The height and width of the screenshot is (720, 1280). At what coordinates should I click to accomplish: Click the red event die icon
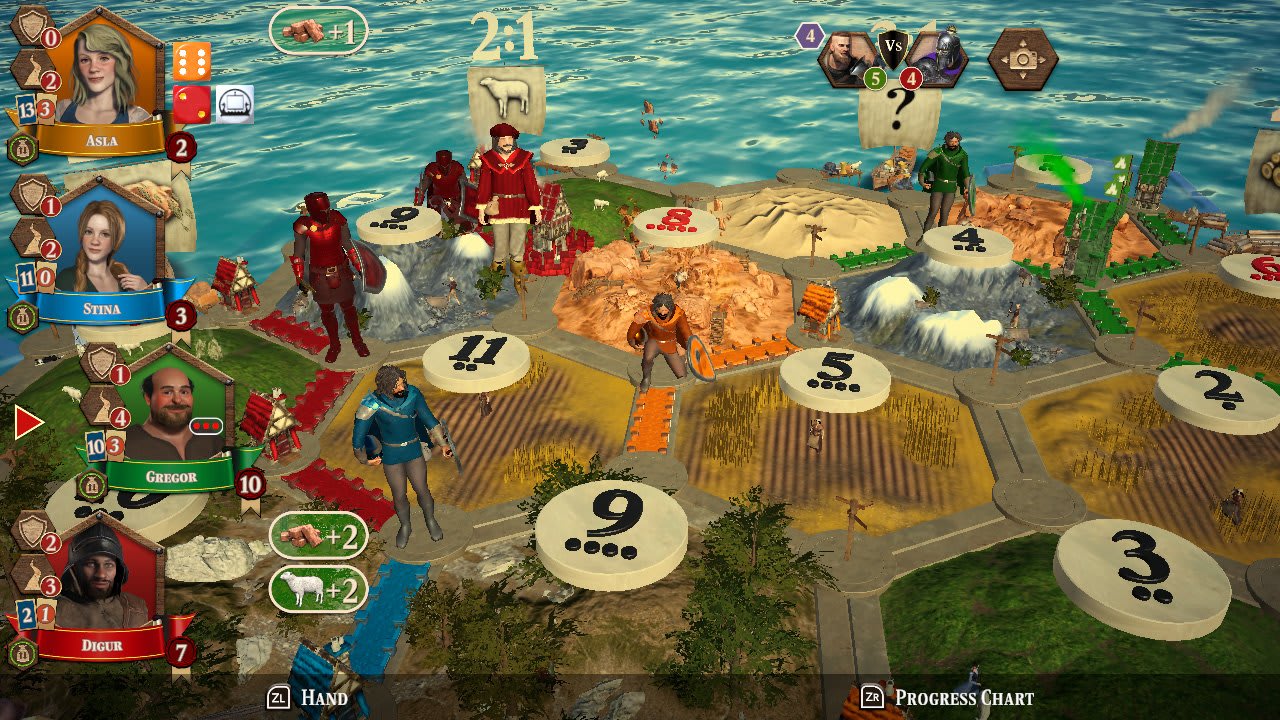(x=192, y=105)
